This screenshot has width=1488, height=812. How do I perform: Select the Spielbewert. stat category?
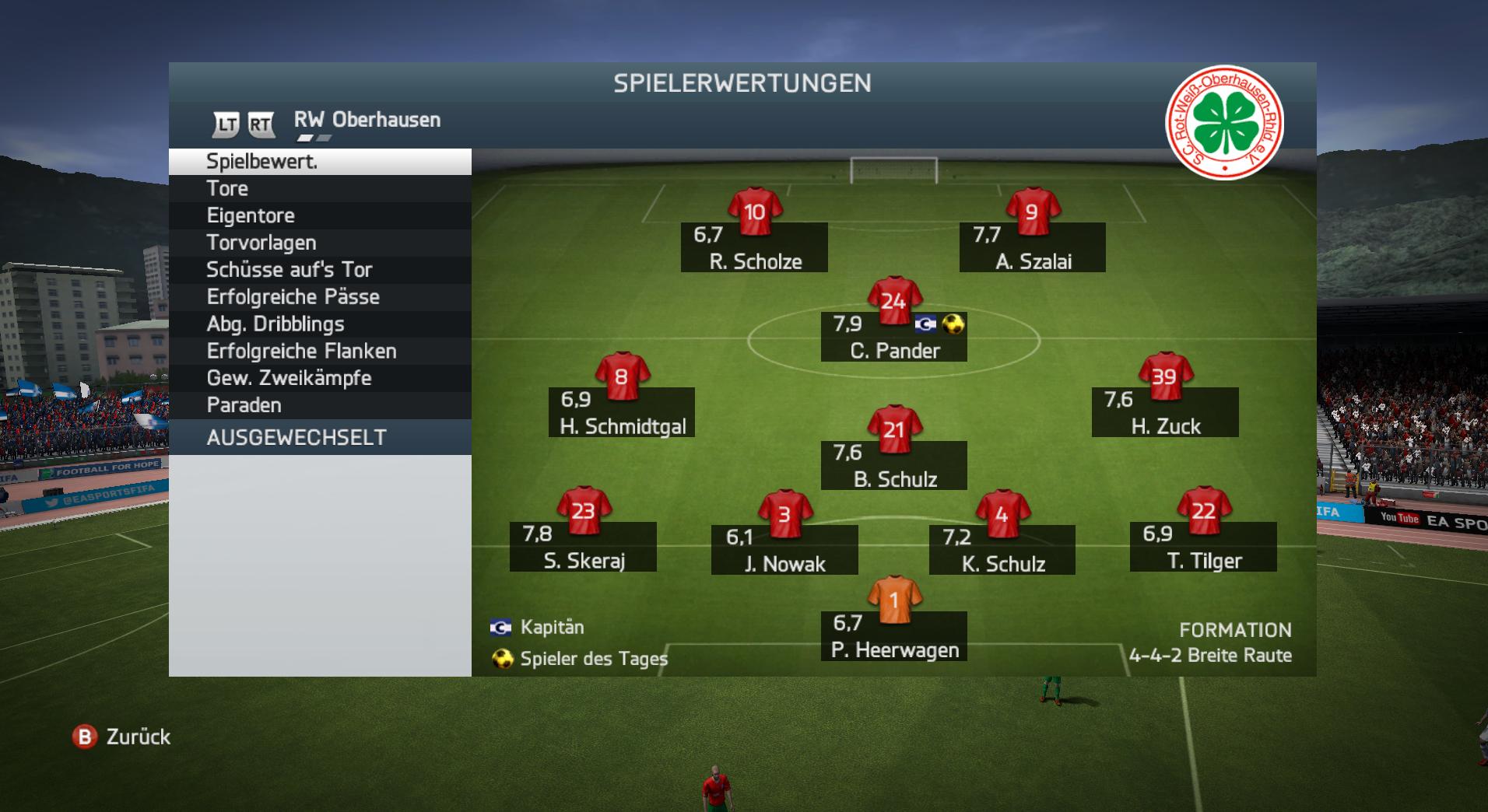pyautogui.click(x=319, y=162)
